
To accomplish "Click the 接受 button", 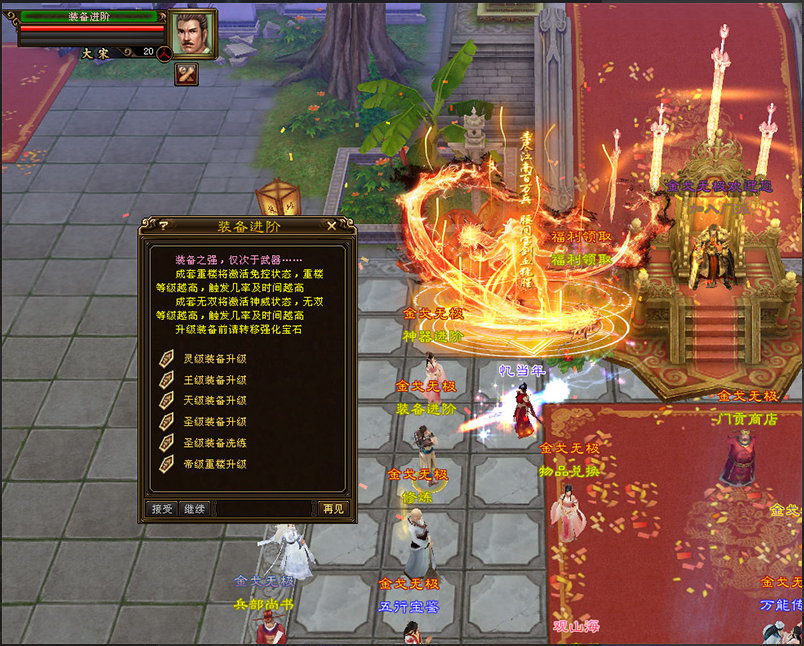I will 162,508.
